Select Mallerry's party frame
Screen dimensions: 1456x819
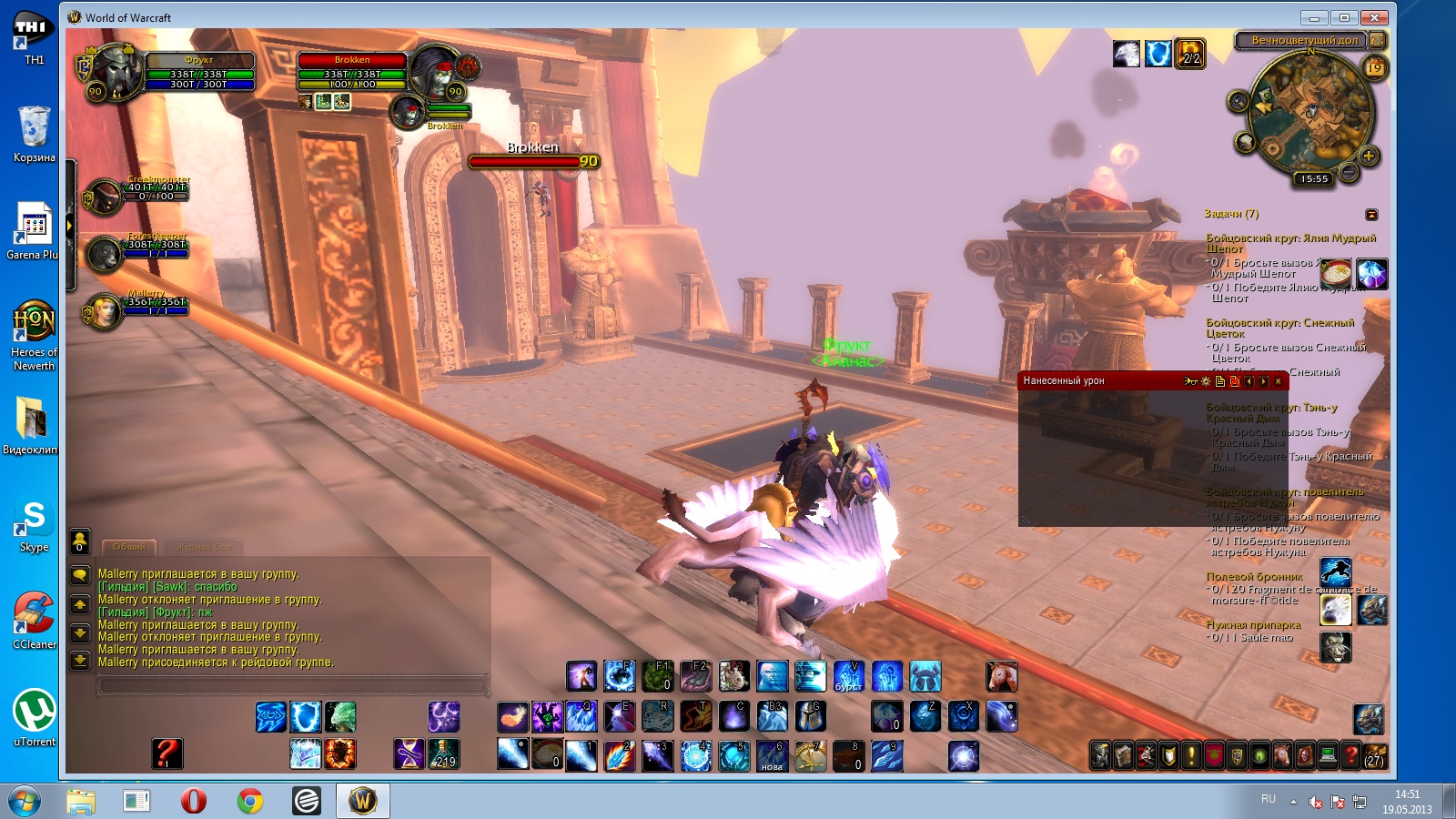tap(105, 310)
